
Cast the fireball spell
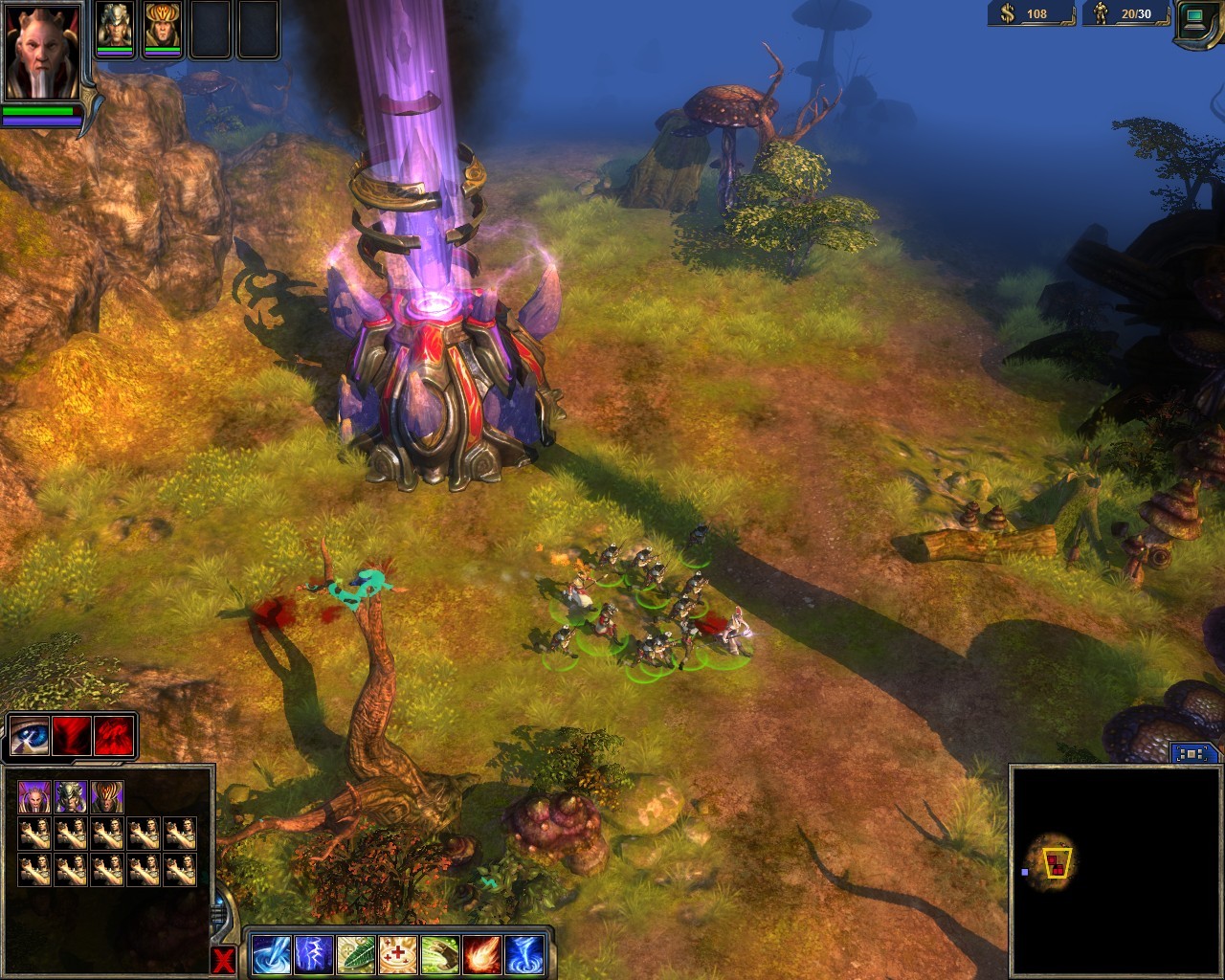point(481,955)
